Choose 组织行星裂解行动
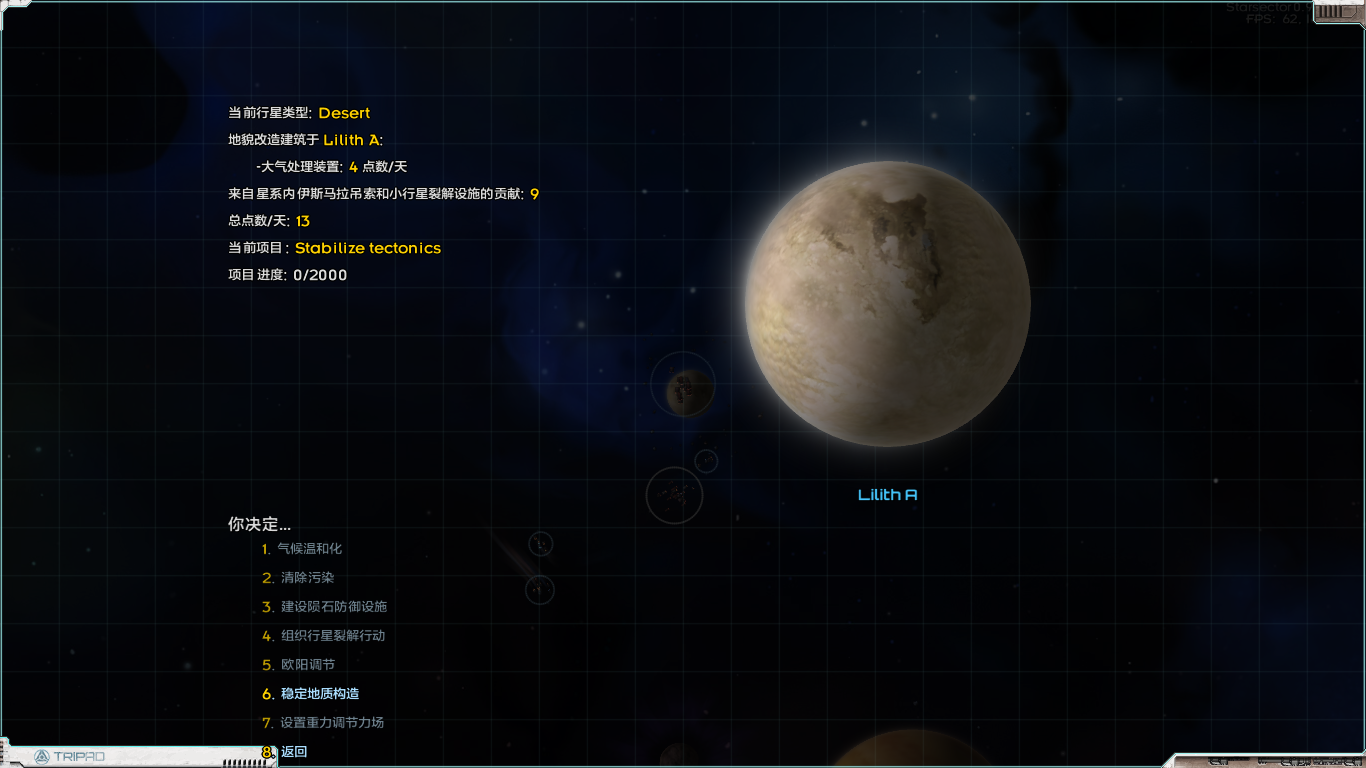Screen dimensions: 1366x768 click(332, 635)
